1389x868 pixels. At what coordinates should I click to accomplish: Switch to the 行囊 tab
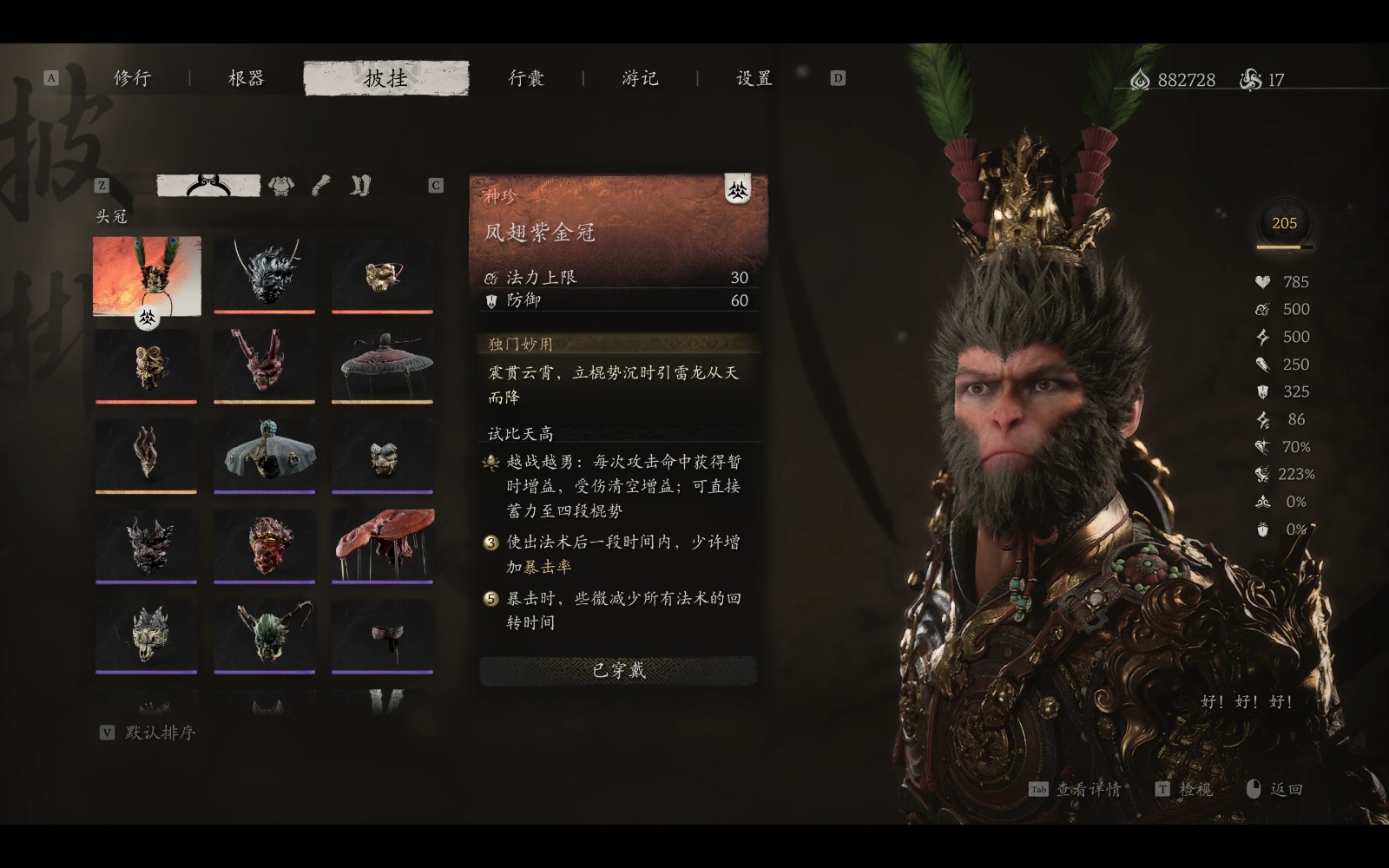tap(525, 78)
